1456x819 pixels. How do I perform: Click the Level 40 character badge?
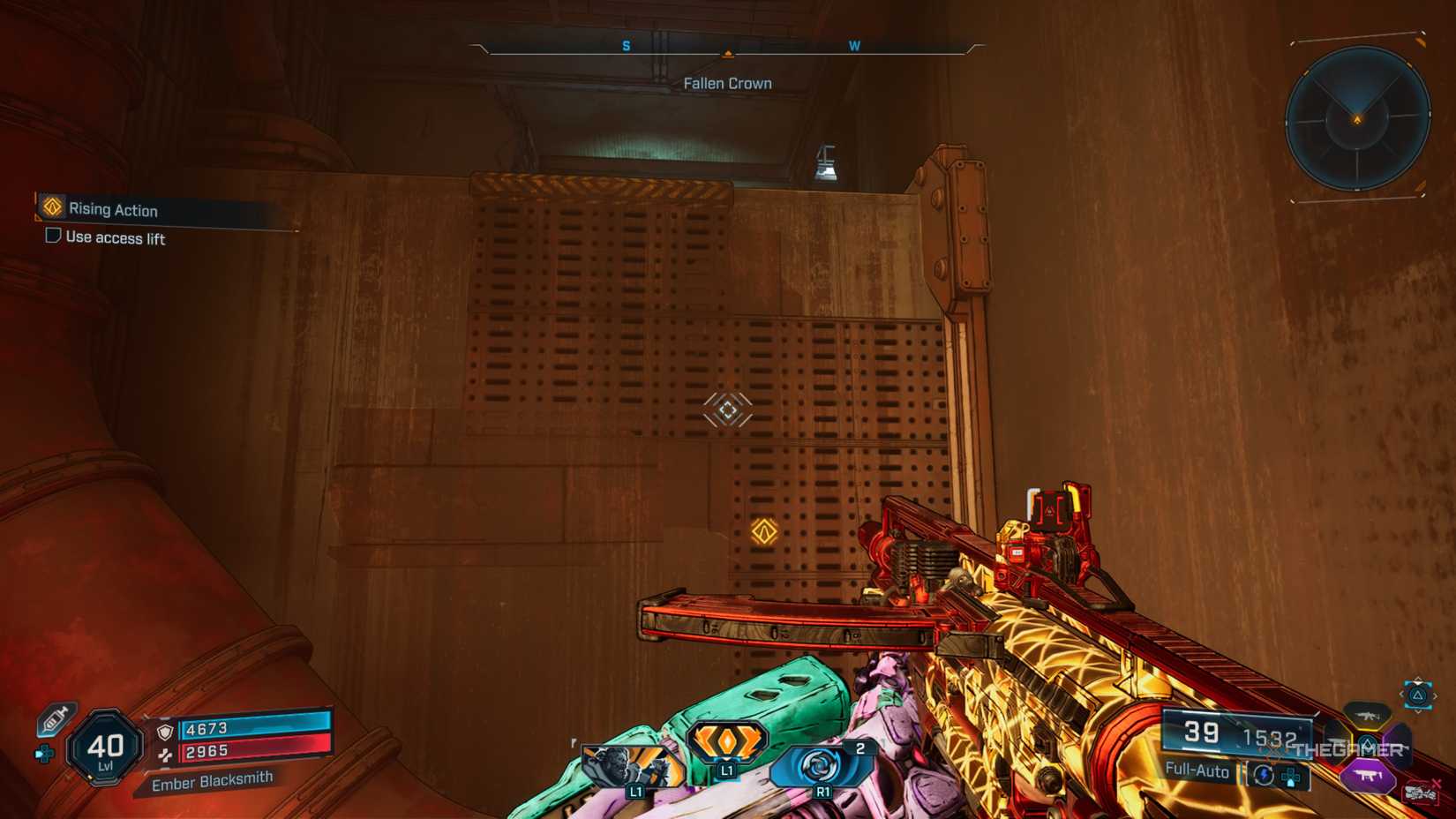coord(106,748)
